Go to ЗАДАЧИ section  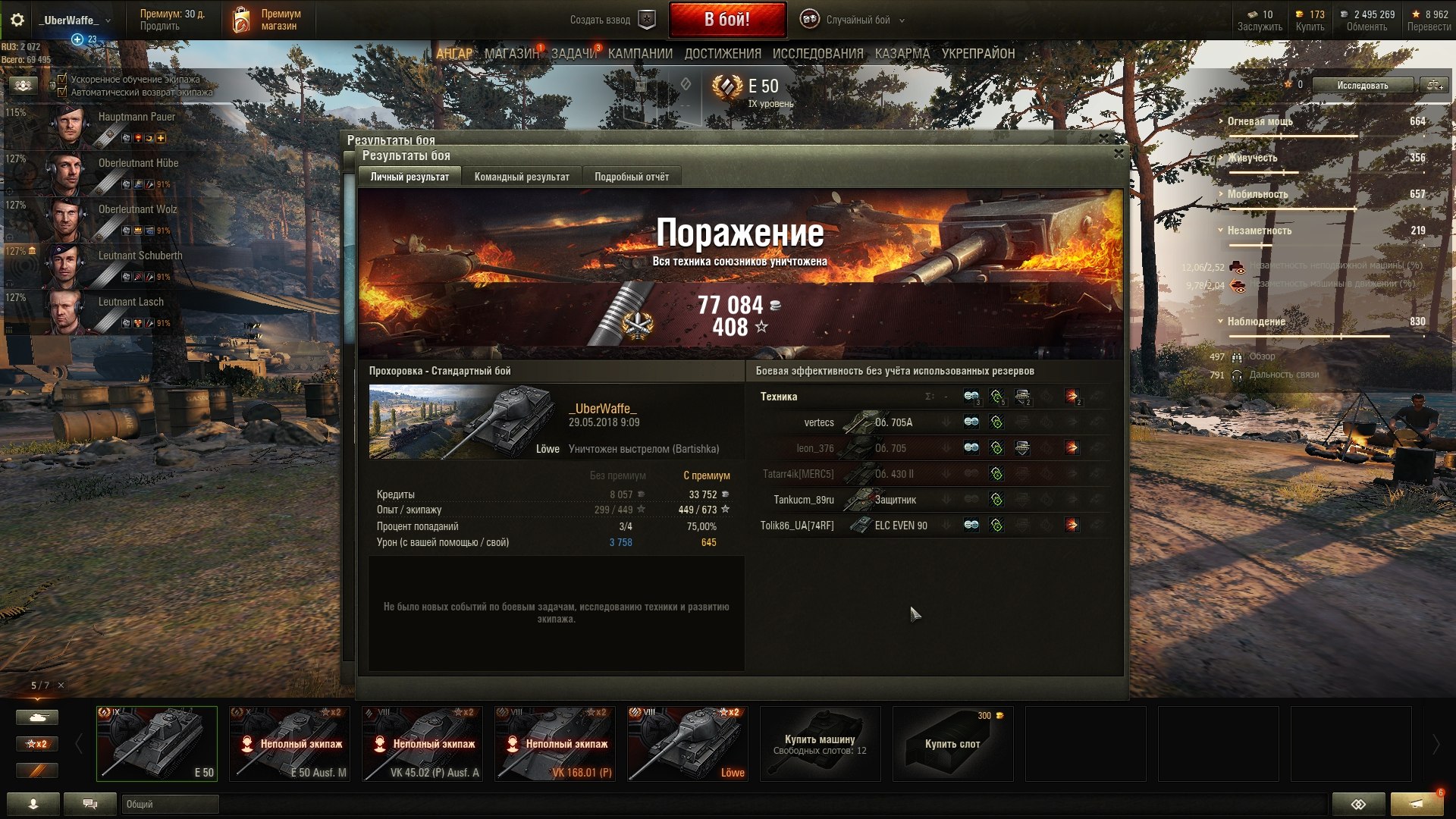[x=573, y=54]
